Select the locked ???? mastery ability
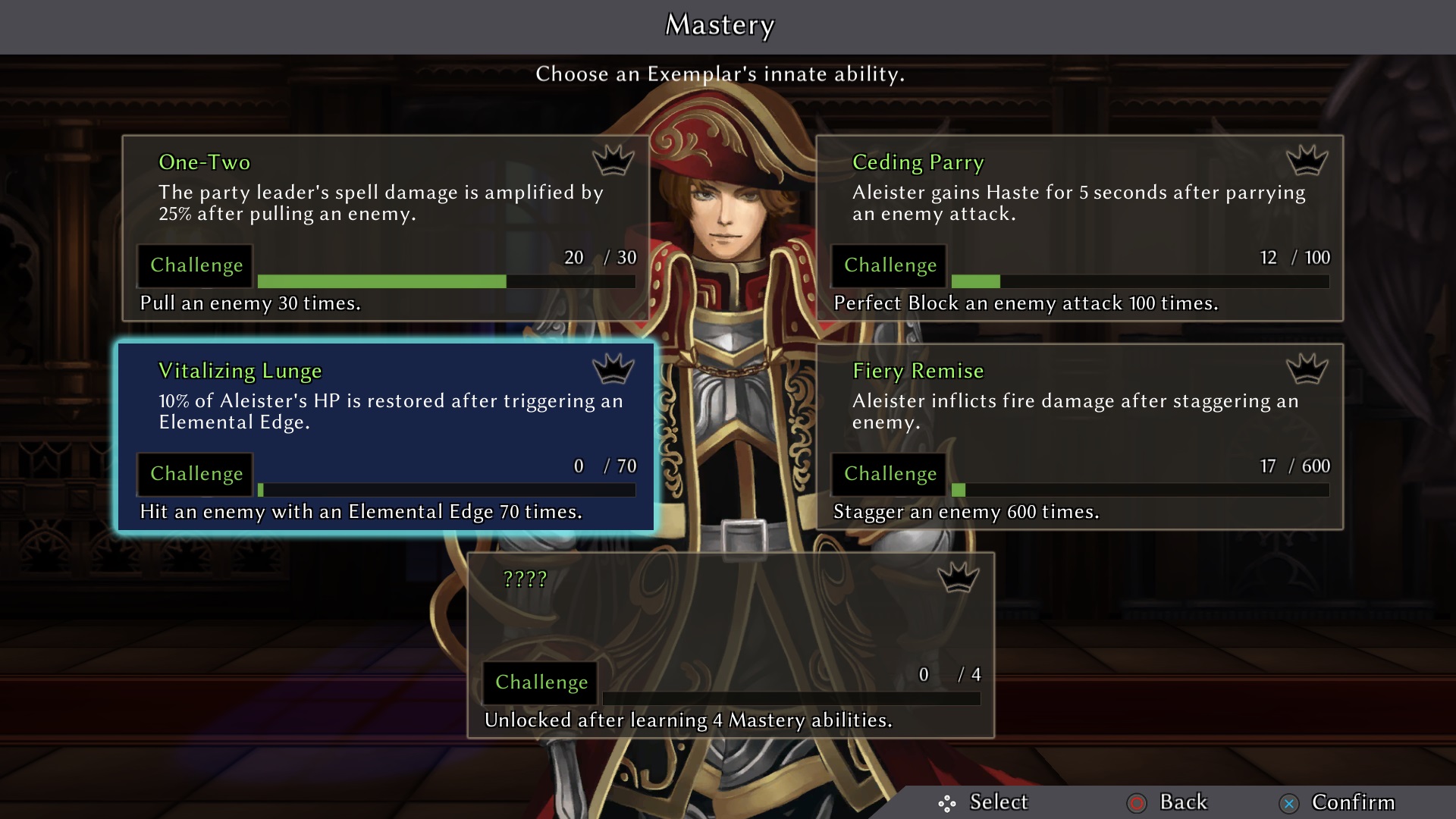Image resolution: width=1456 pixels, height=819 pixels. (731, 645)
